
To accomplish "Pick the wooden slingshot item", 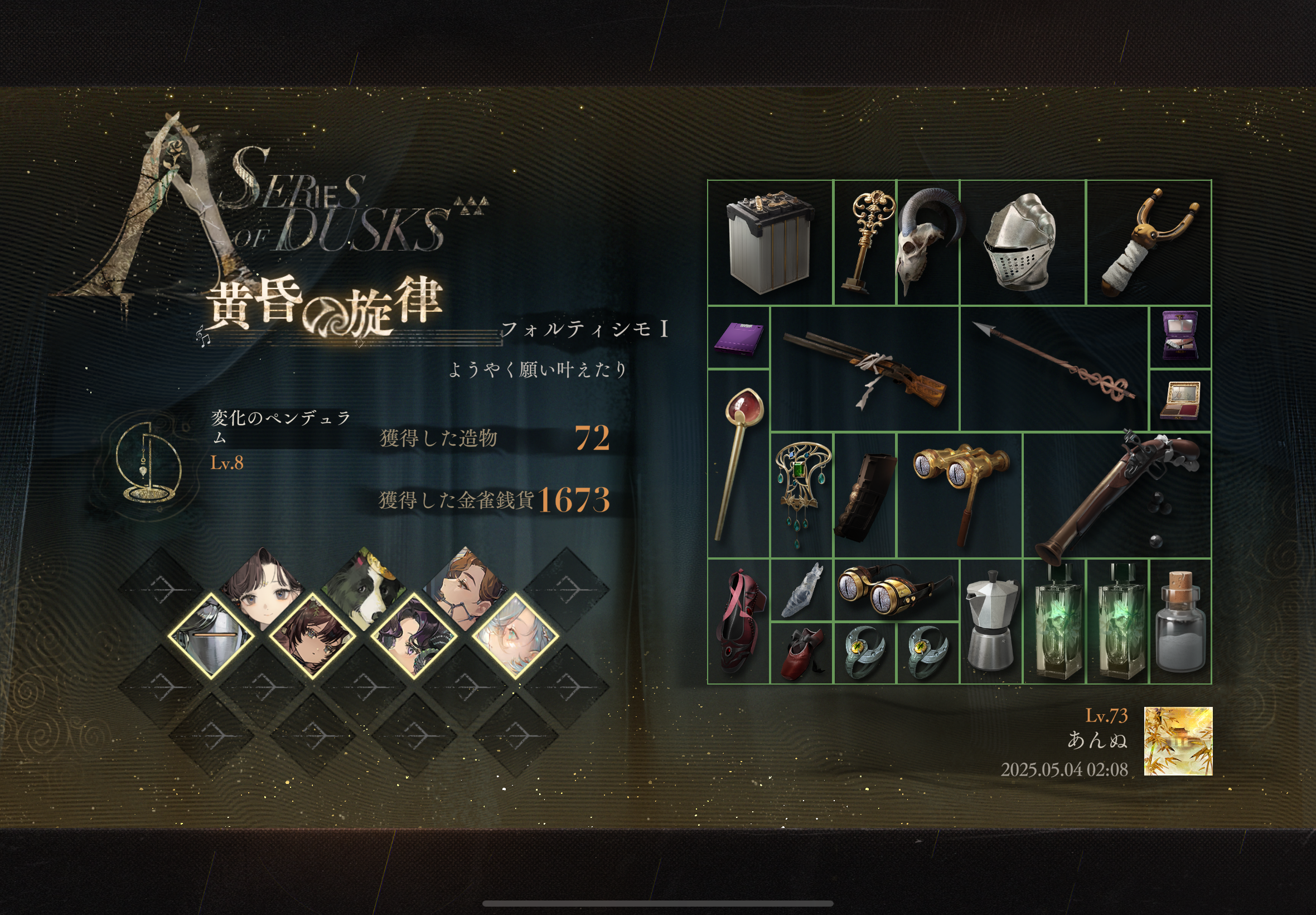I will [x=1148, y=243].
